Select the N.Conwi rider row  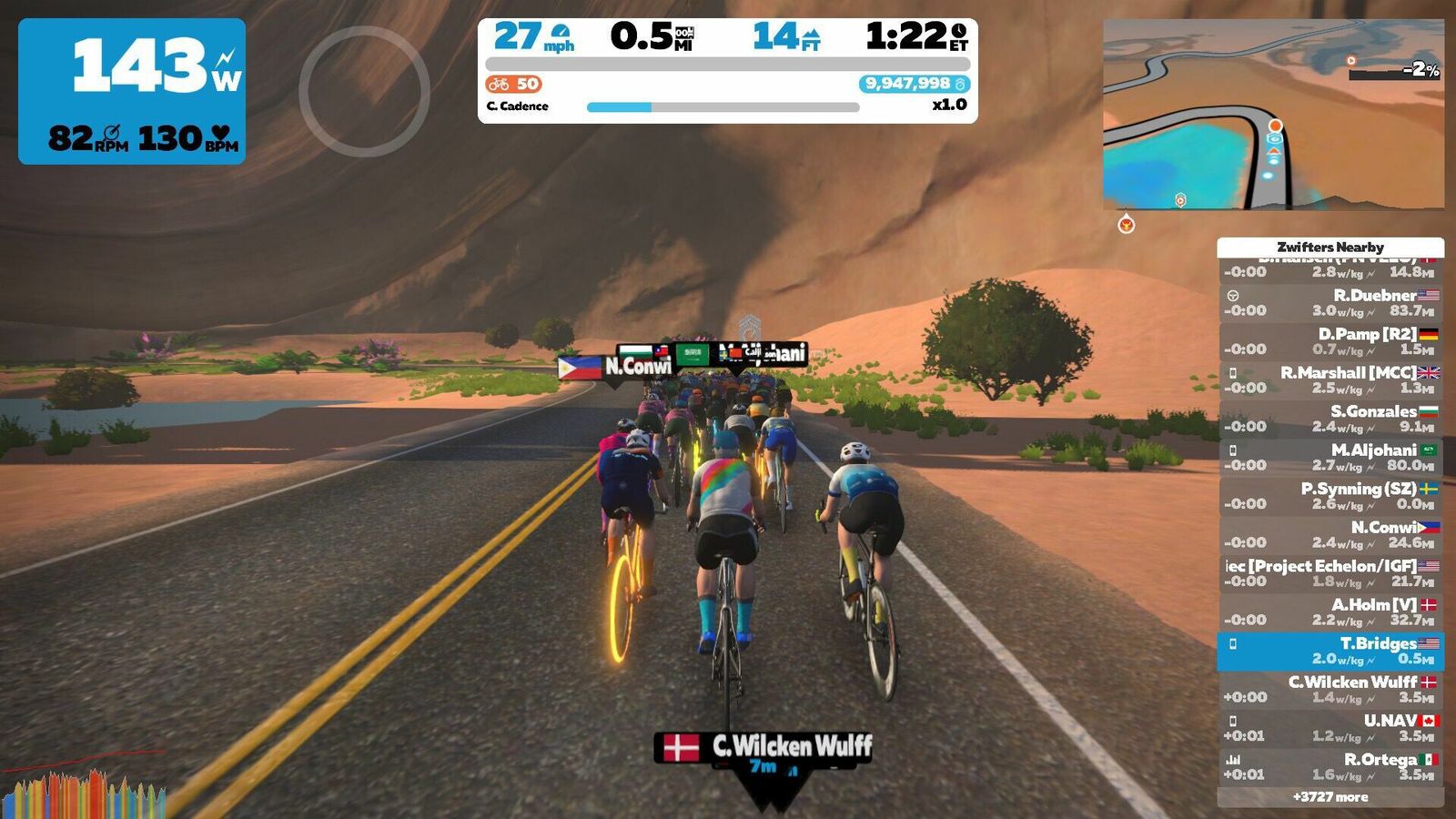pyautogui.click(x=1330, y=535)
